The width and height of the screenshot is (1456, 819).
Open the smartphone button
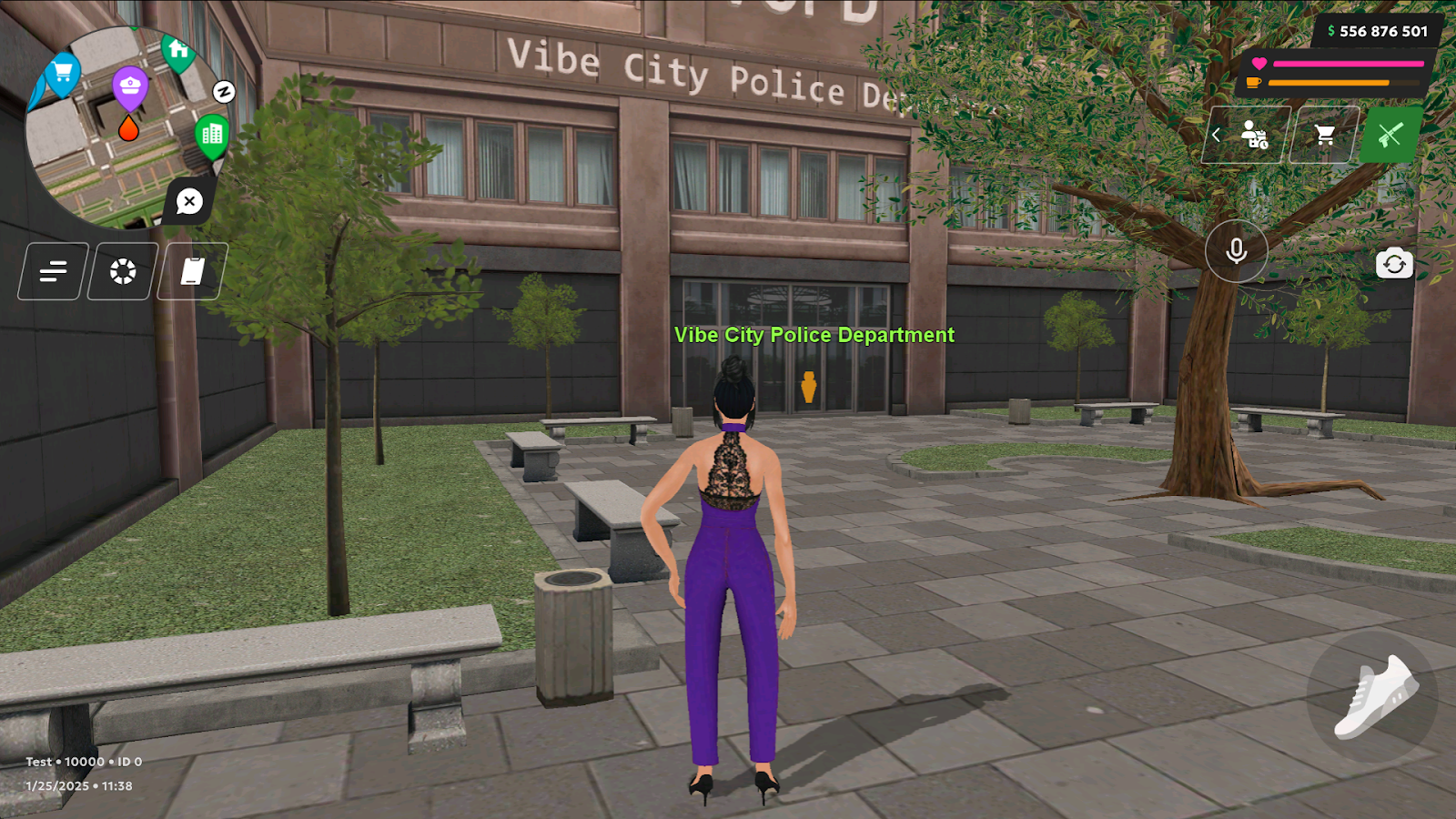click(x=192, y=271)
